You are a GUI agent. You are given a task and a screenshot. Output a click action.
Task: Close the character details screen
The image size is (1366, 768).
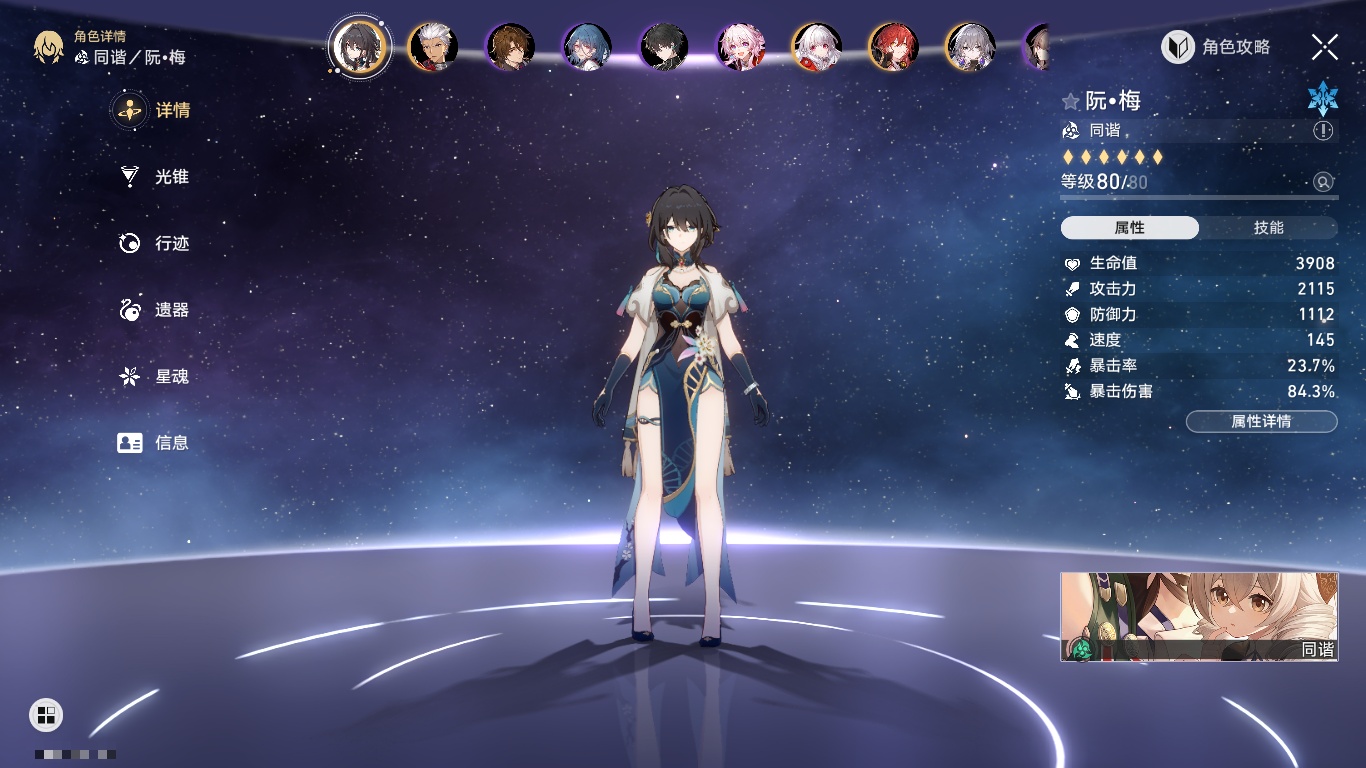pos(1325,47)
